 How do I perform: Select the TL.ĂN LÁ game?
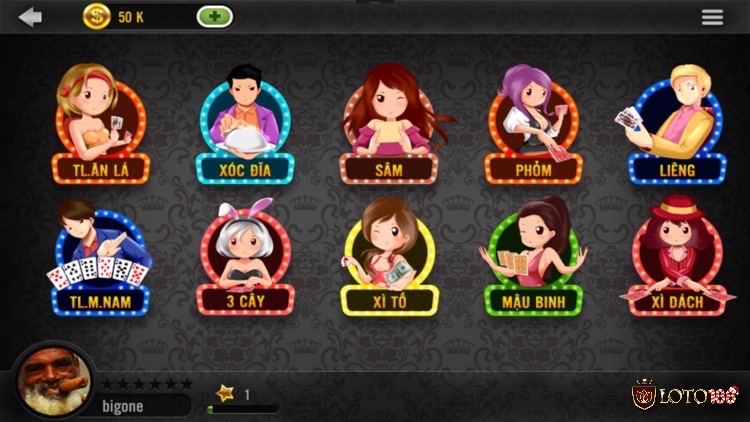coord(100,125)
